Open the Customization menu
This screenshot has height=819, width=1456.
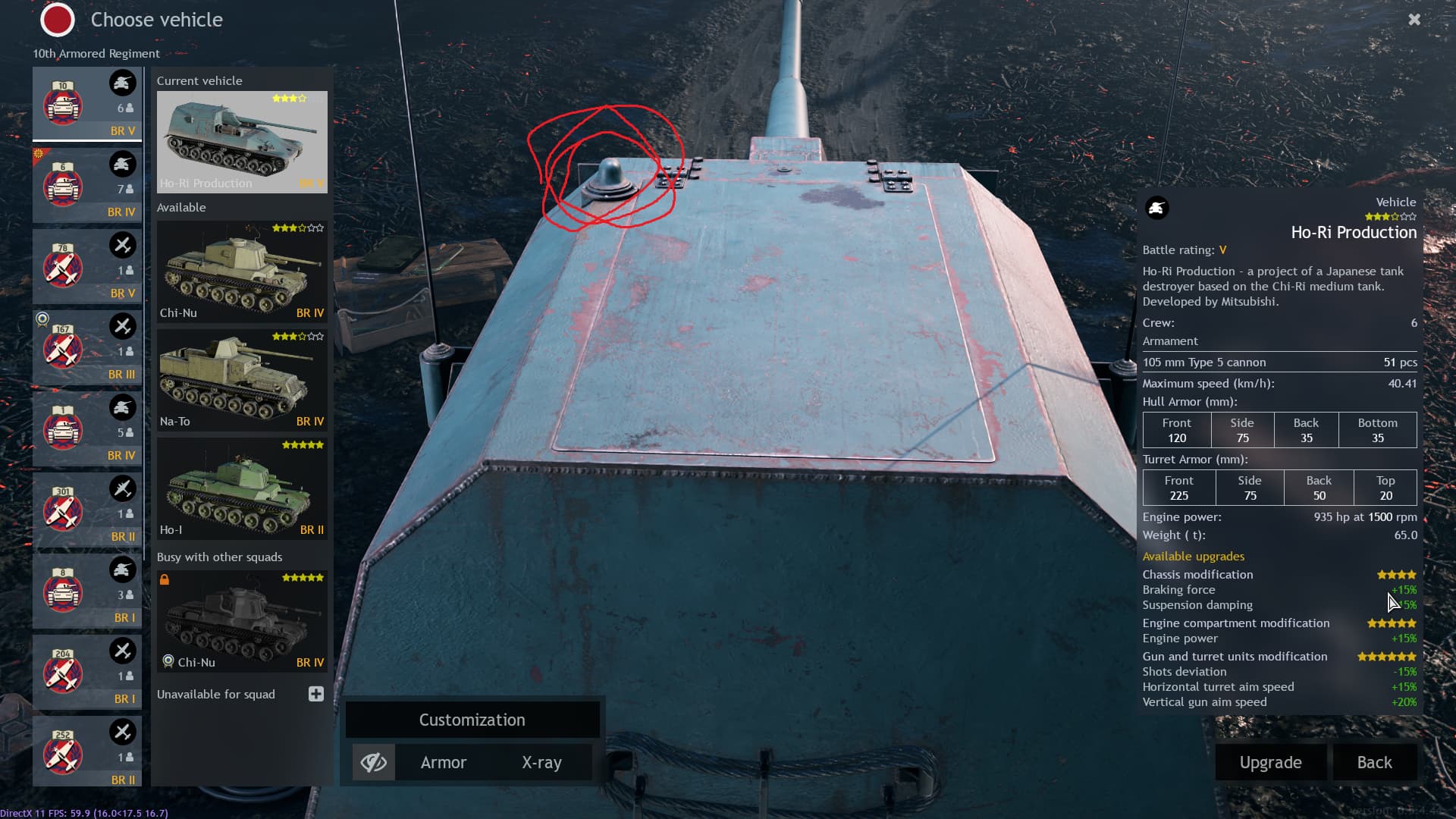pos(472,720)
